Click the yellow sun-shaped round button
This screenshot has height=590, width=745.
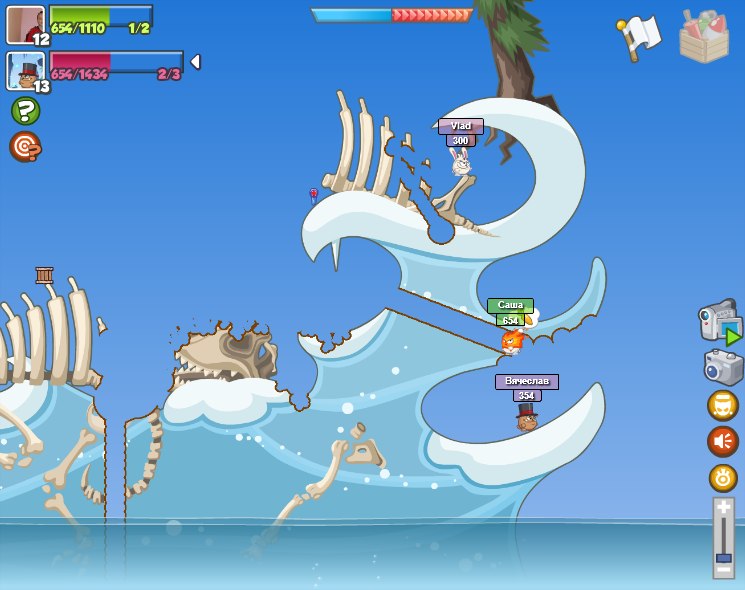[x=723, y=478]
